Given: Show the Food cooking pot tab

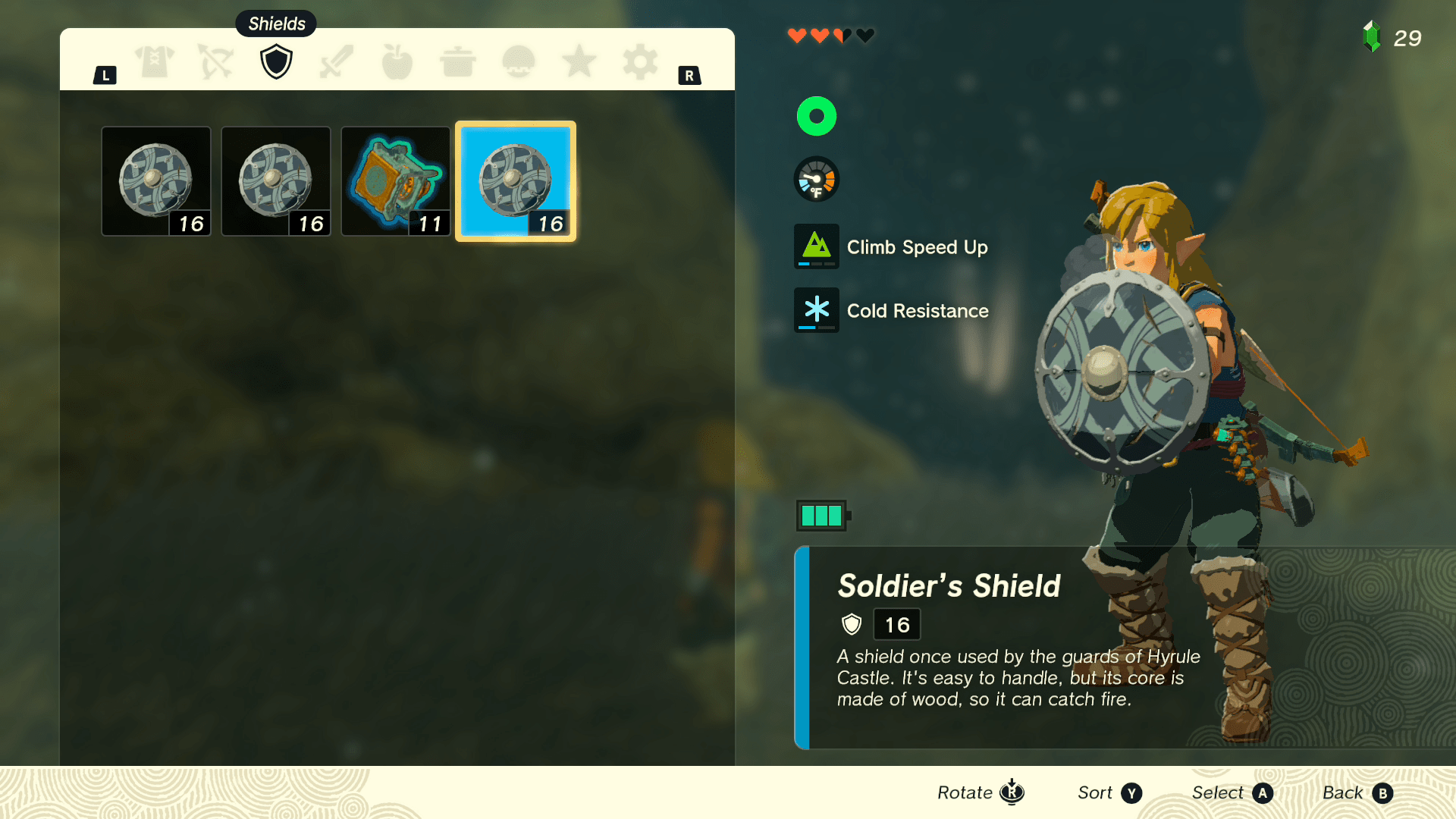Looking at the screenshot, I should [457, 62].
